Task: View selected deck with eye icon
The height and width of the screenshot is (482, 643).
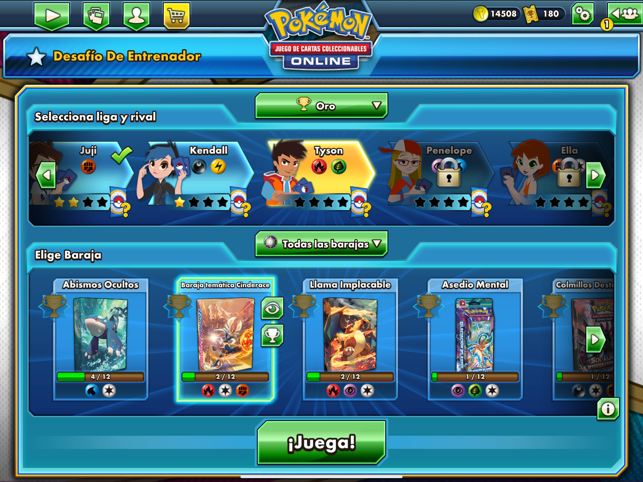Action: [x=272, y=309]
